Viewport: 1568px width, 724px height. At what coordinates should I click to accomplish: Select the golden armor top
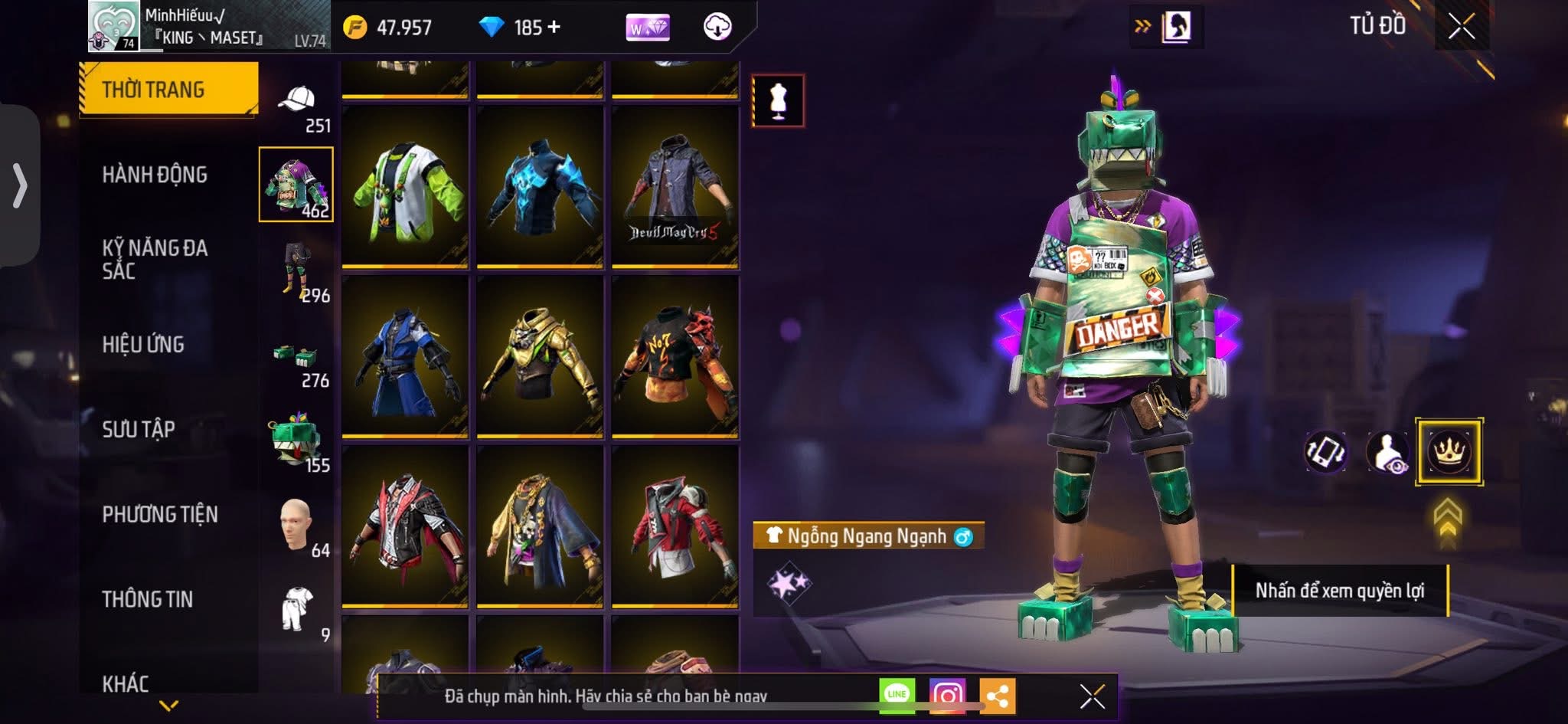(540, 357)
